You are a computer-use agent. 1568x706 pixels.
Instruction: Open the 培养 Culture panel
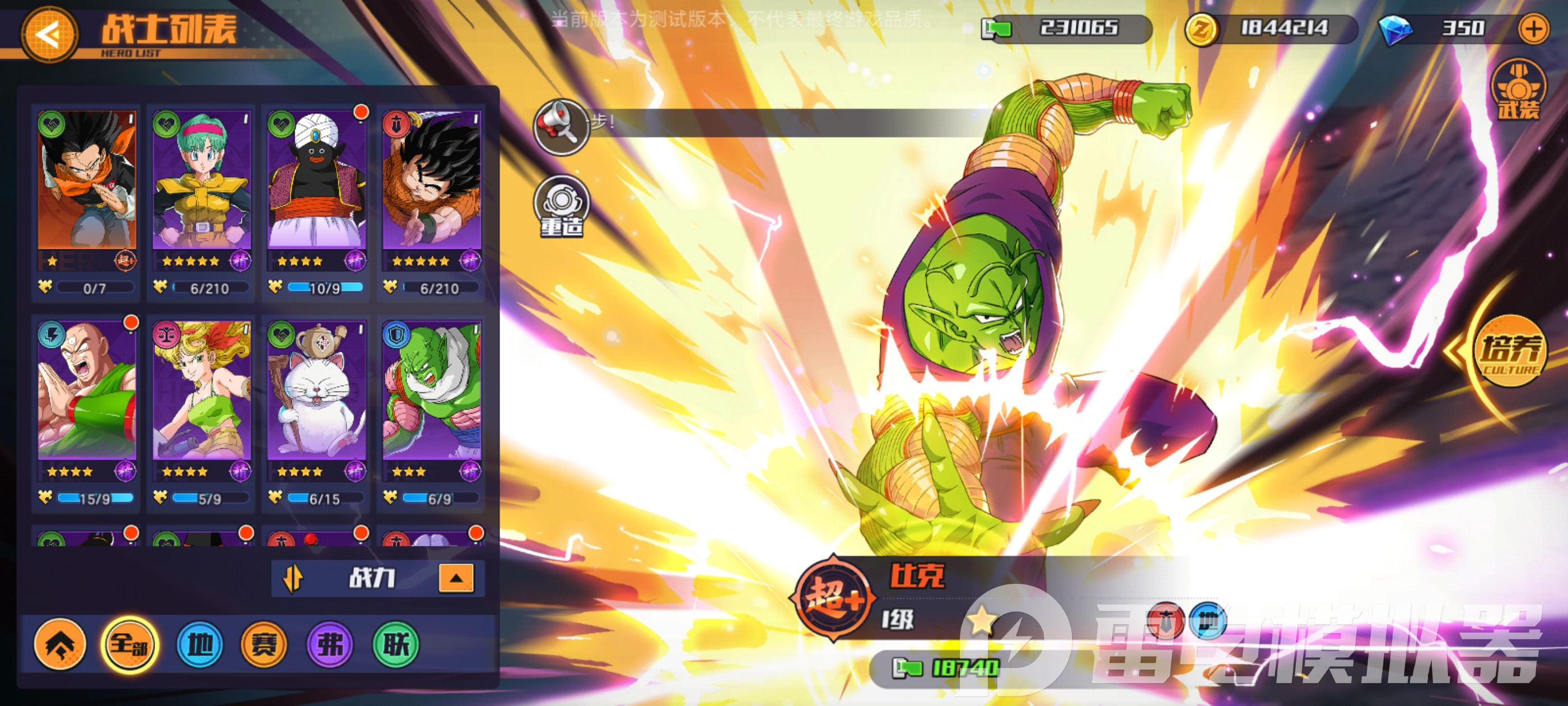pyautogui.click(x=1510, y=351)
